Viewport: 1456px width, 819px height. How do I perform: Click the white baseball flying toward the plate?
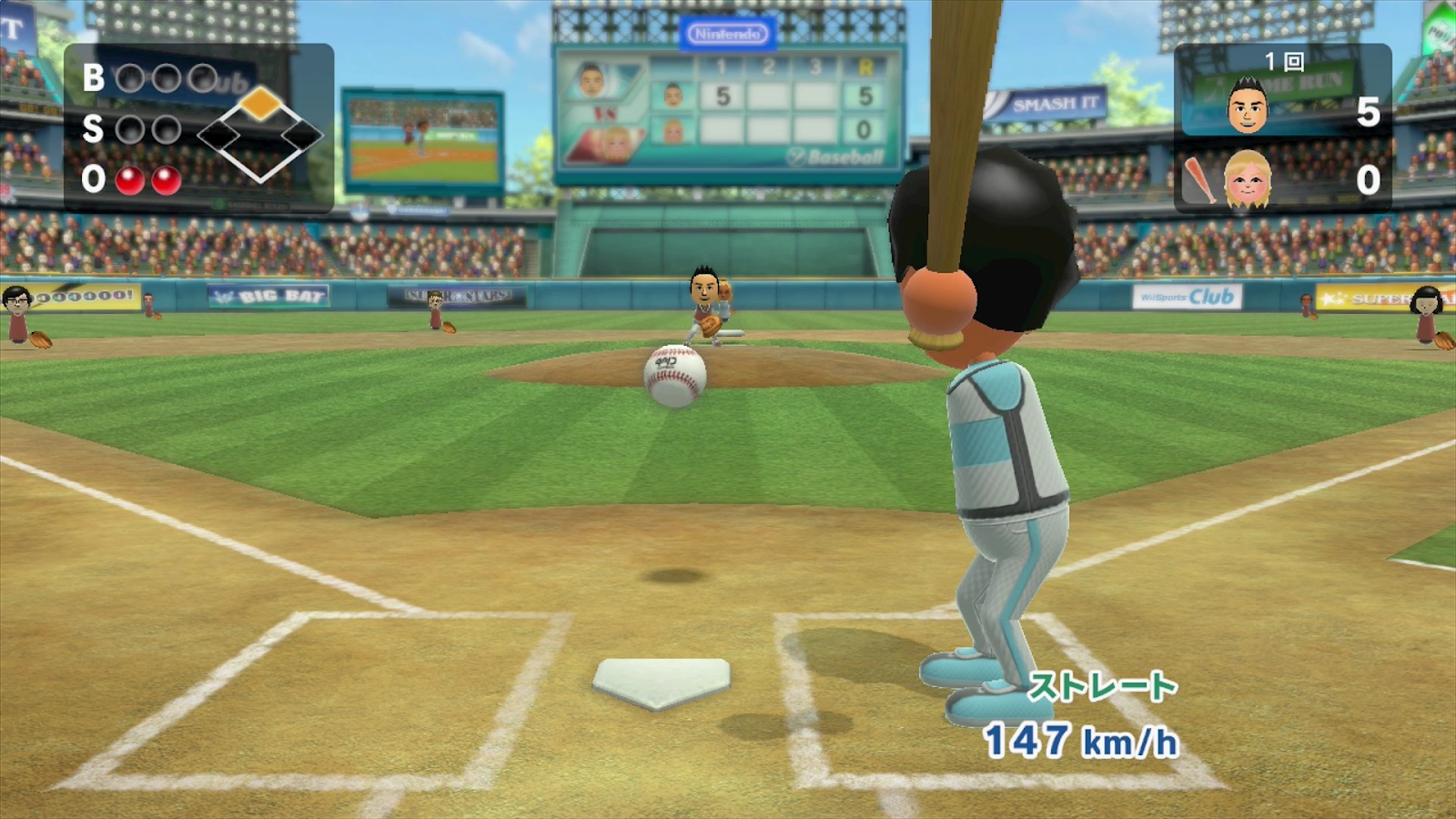tap(674, 377)
